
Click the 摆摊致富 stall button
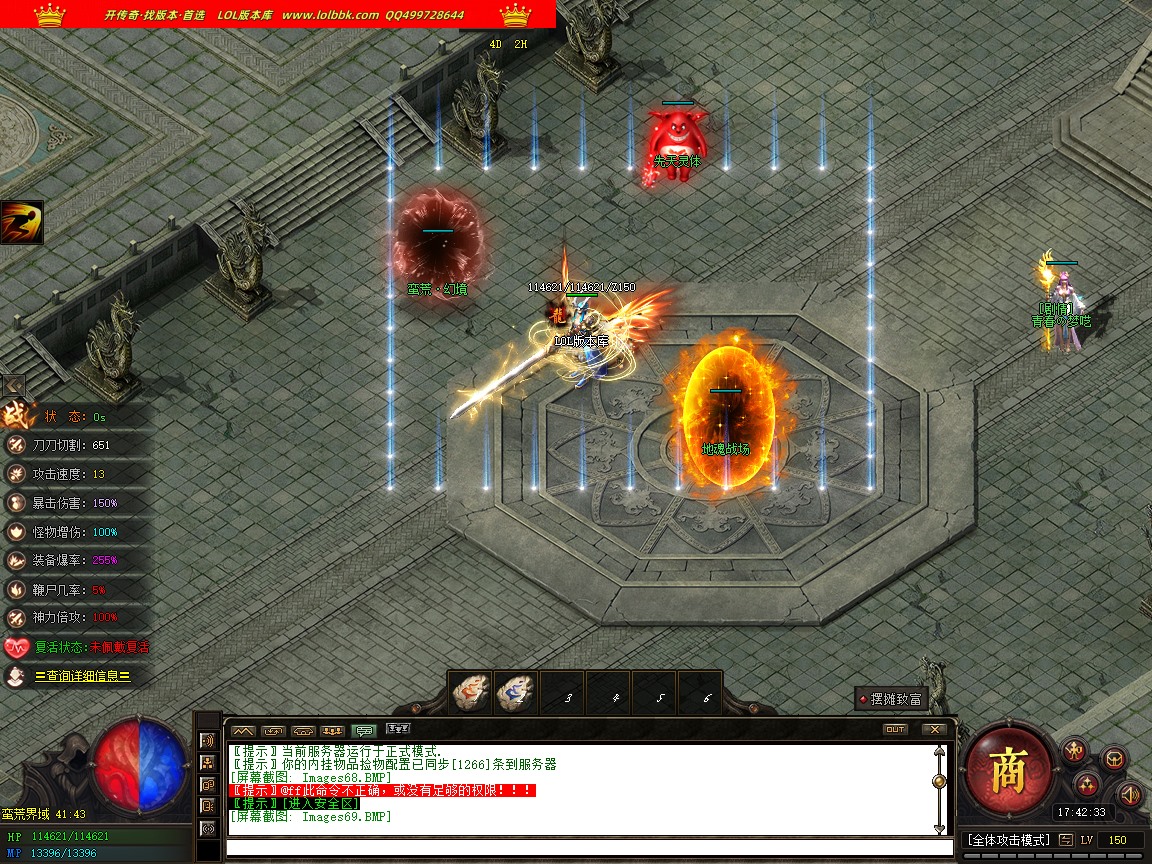pyautogui.click(x=890, y=699)
